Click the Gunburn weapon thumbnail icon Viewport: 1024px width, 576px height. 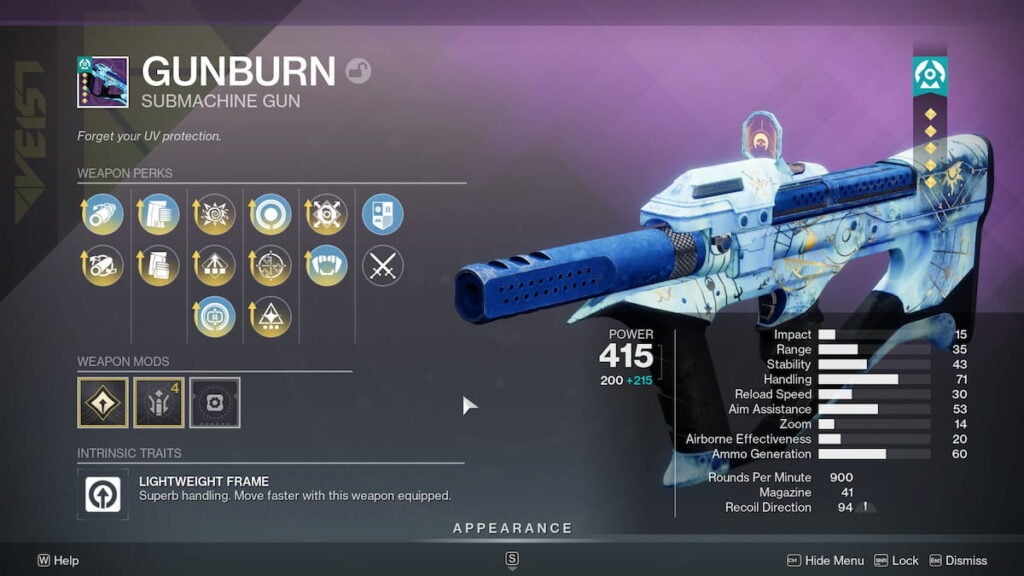(103, 82)
